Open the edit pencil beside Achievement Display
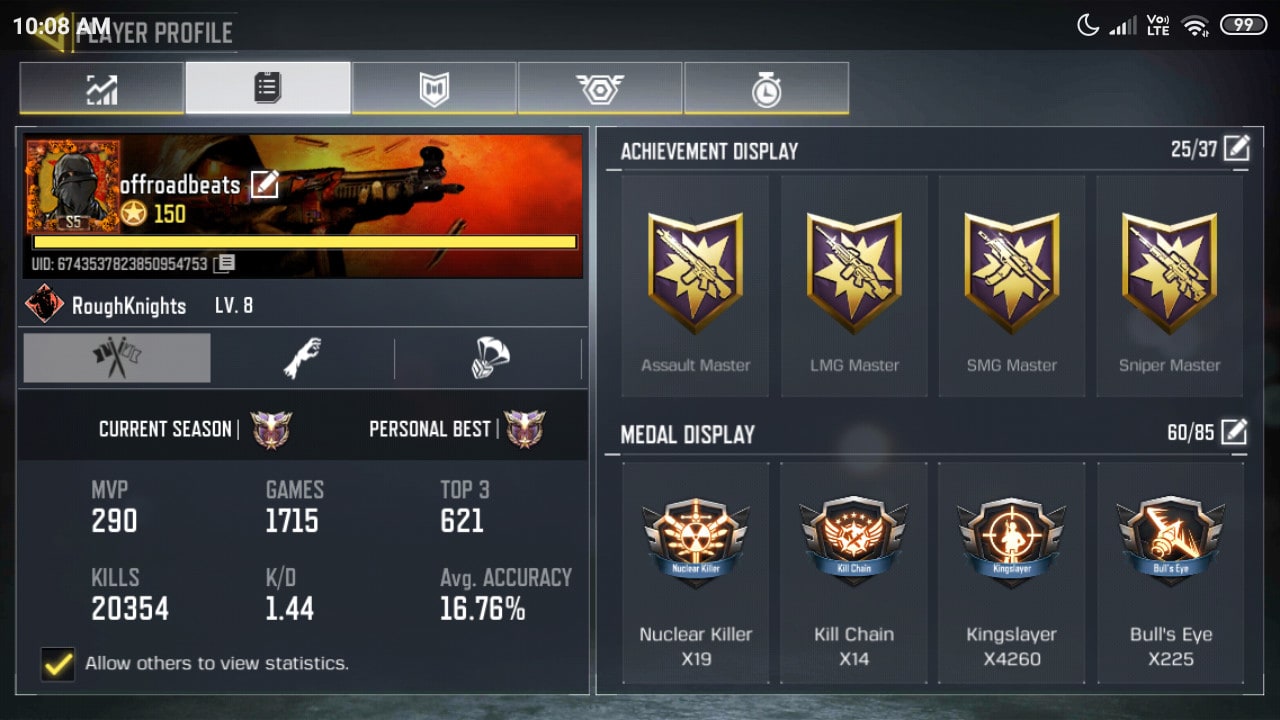 coord(1237,147)
